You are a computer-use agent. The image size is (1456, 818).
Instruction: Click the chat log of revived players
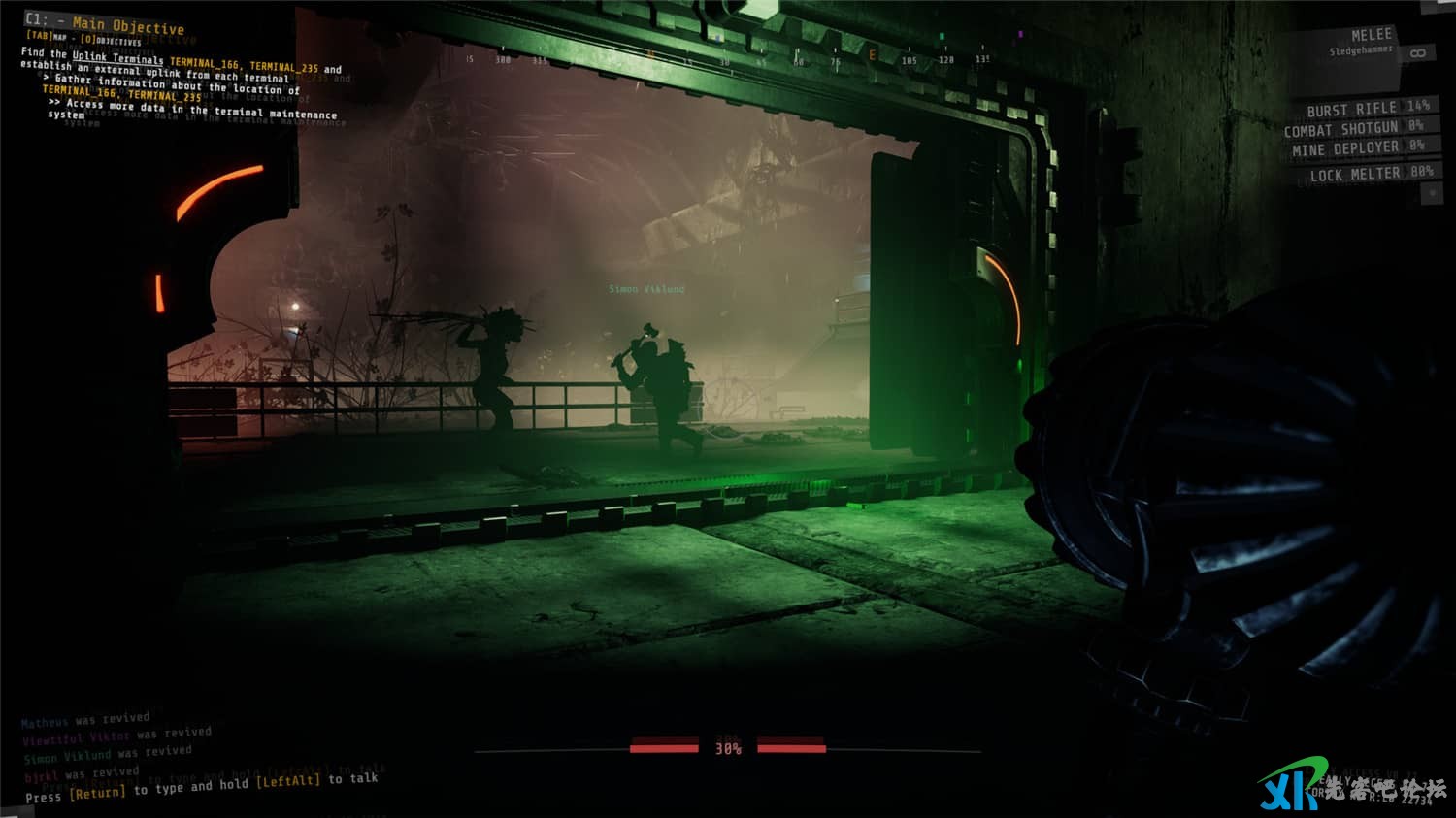click(x=116, y=745)
